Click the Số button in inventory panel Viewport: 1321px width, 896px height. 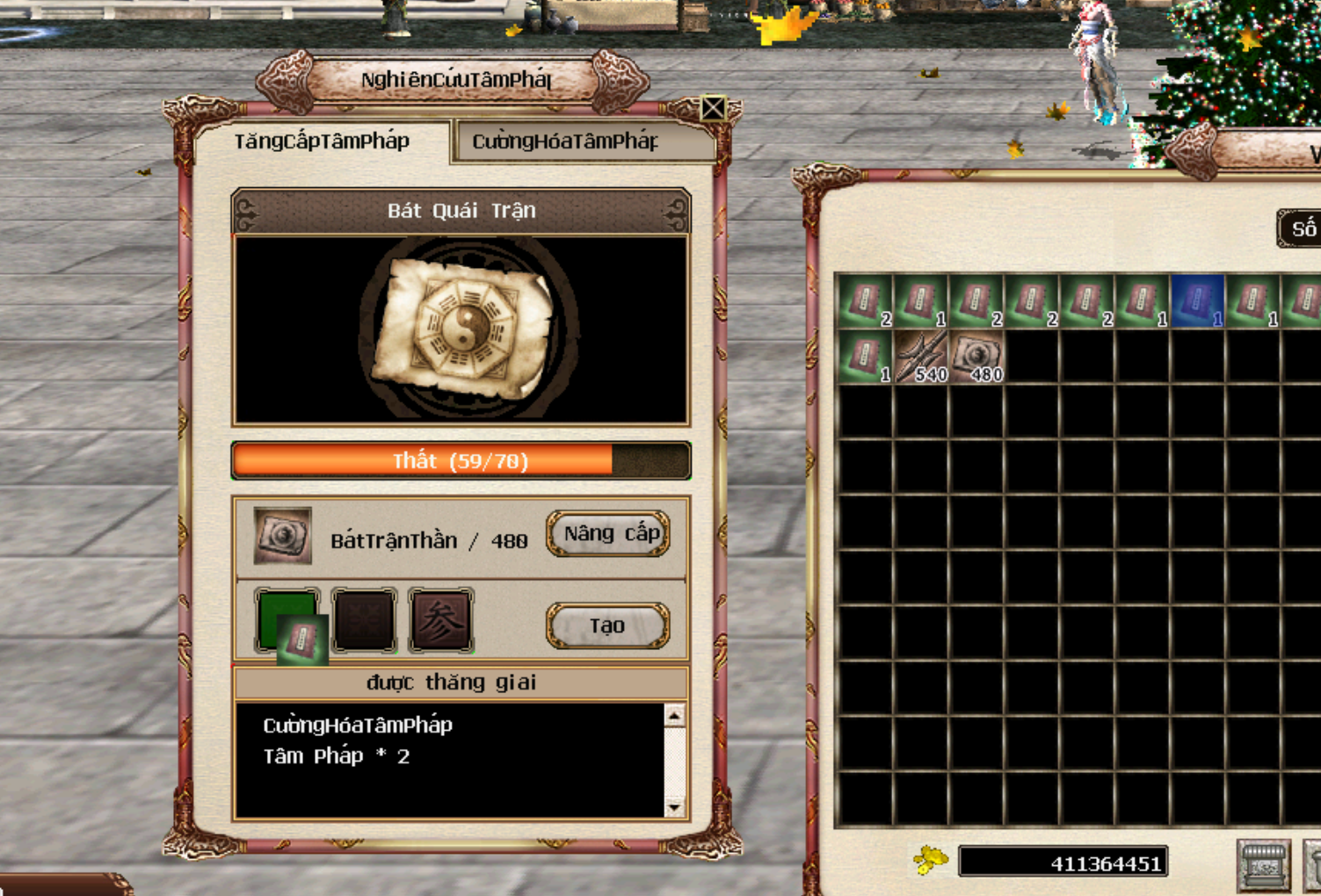(x=1303, y=229)
